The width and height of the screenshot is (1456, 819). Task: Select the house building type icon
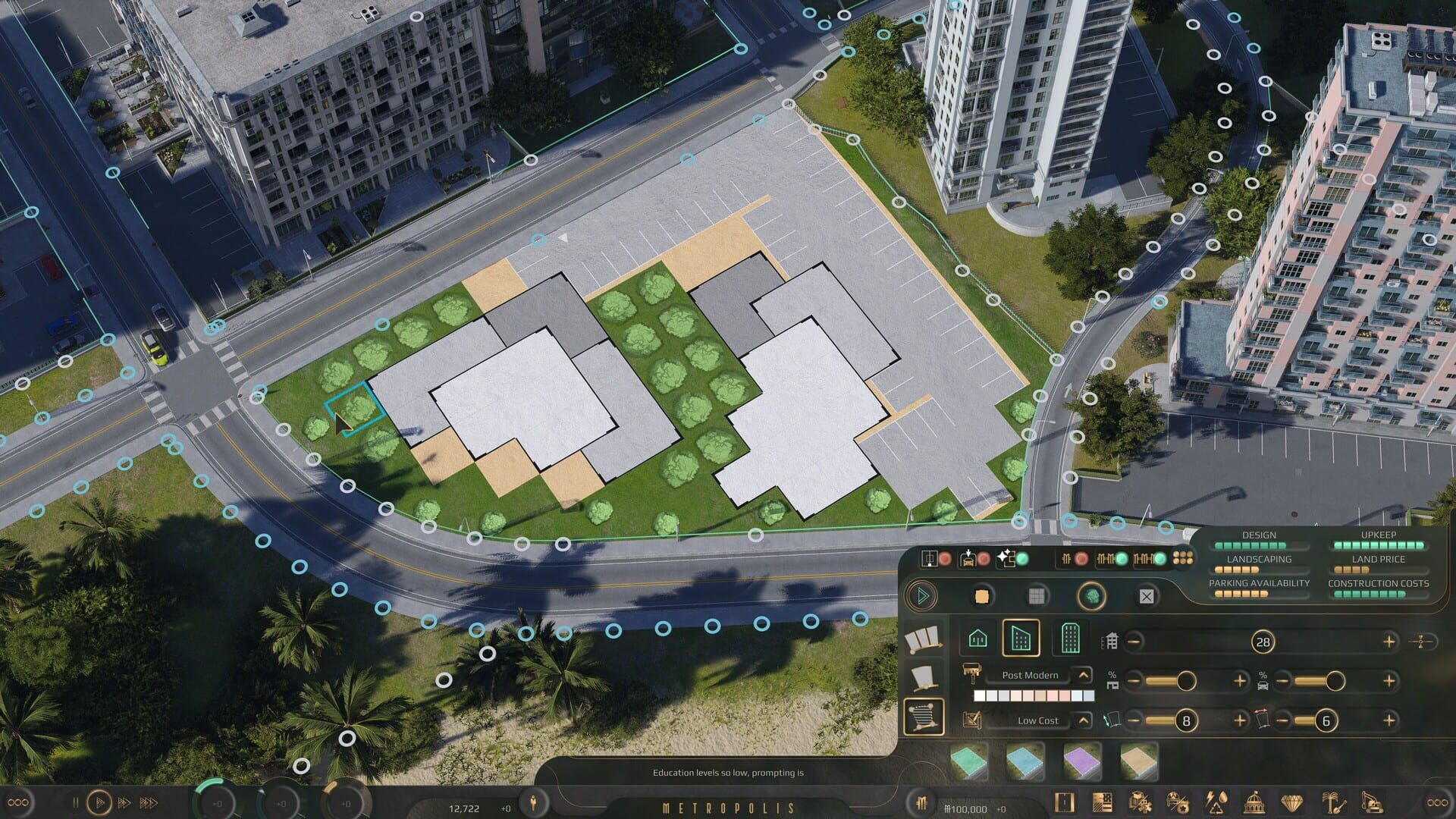click(977, 639)
